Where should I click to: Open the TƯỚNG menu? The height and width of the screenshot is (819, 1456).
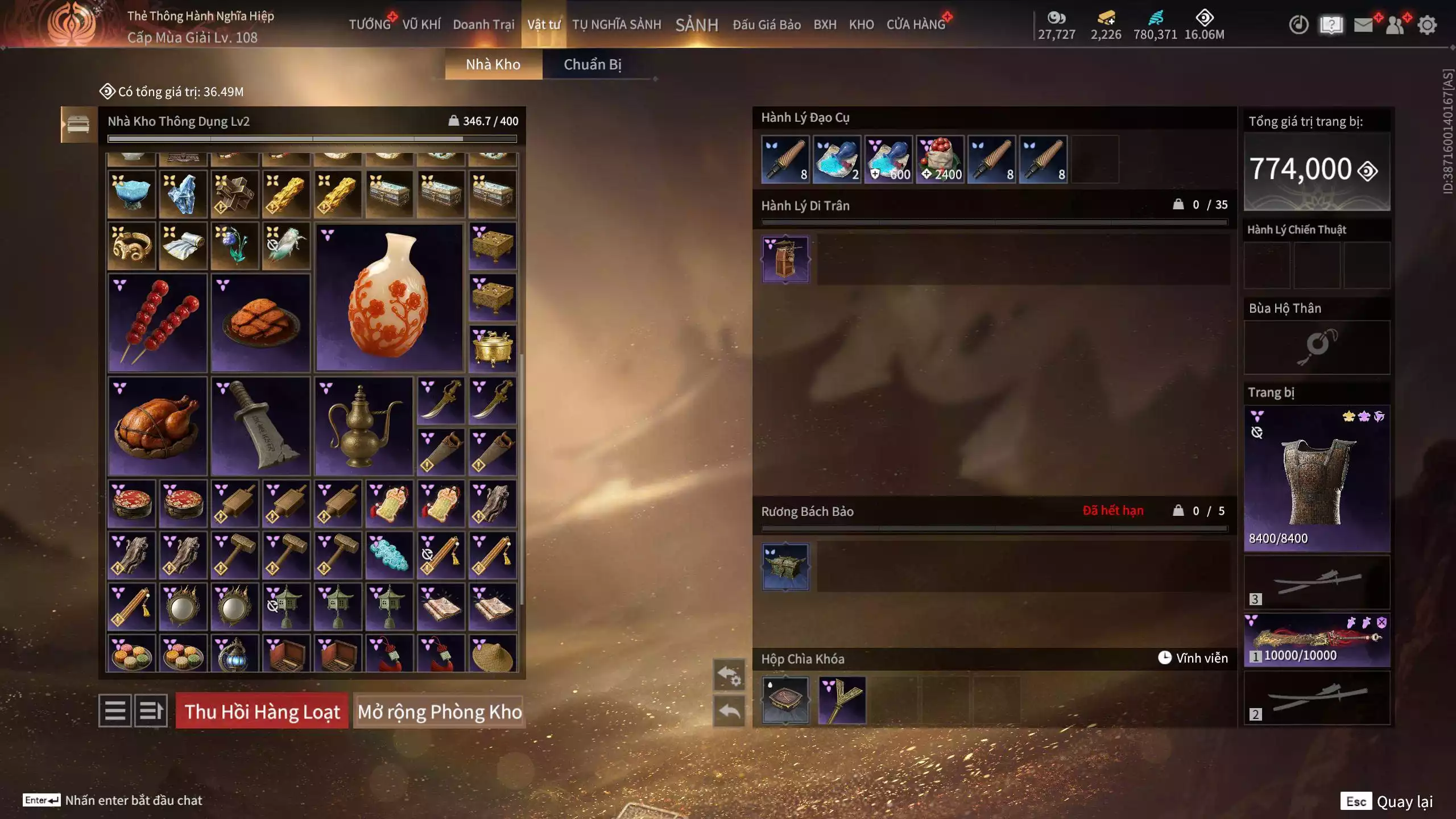(370, 24)
